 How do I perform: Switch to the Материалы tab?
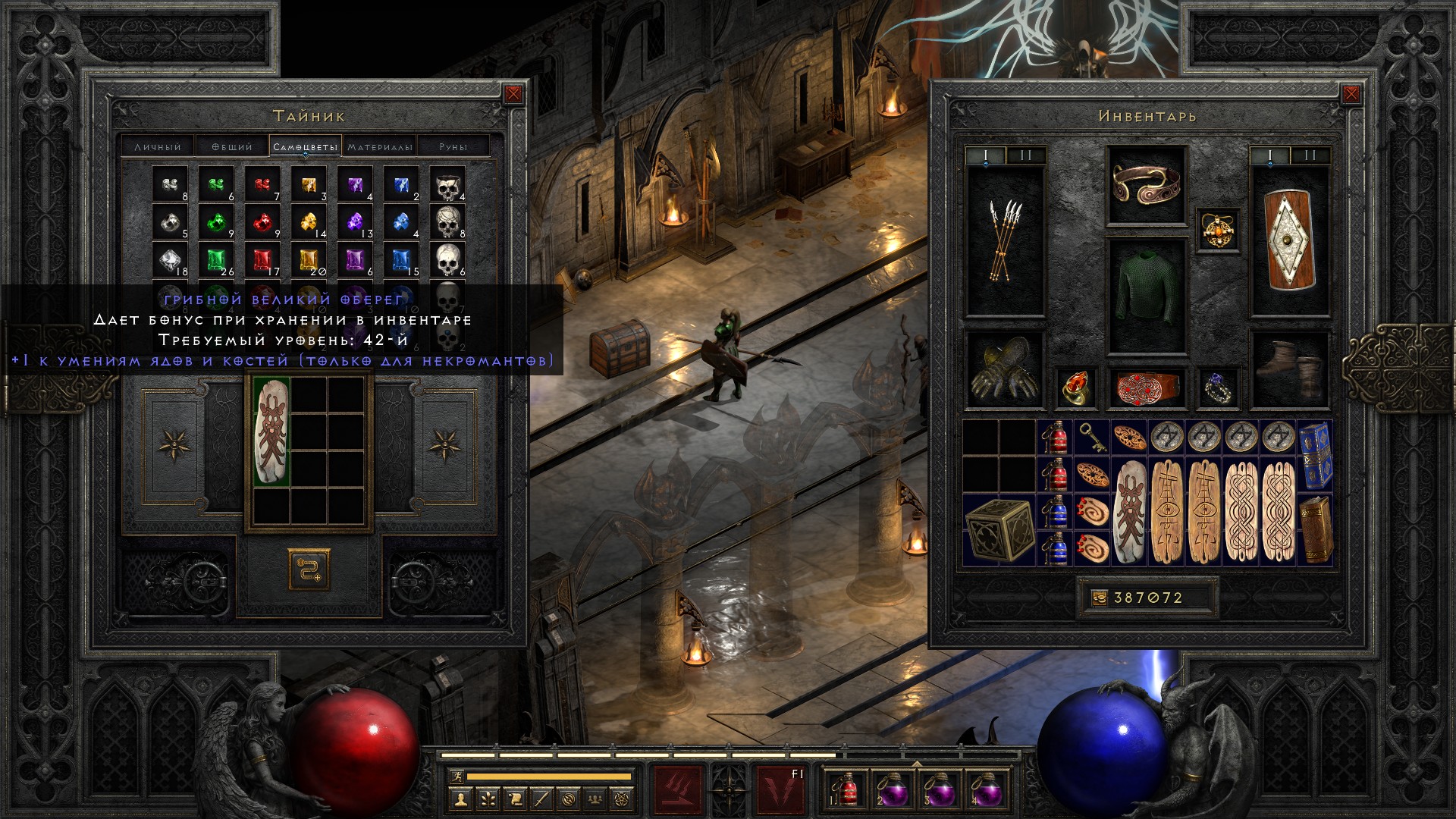coord(380,146)
